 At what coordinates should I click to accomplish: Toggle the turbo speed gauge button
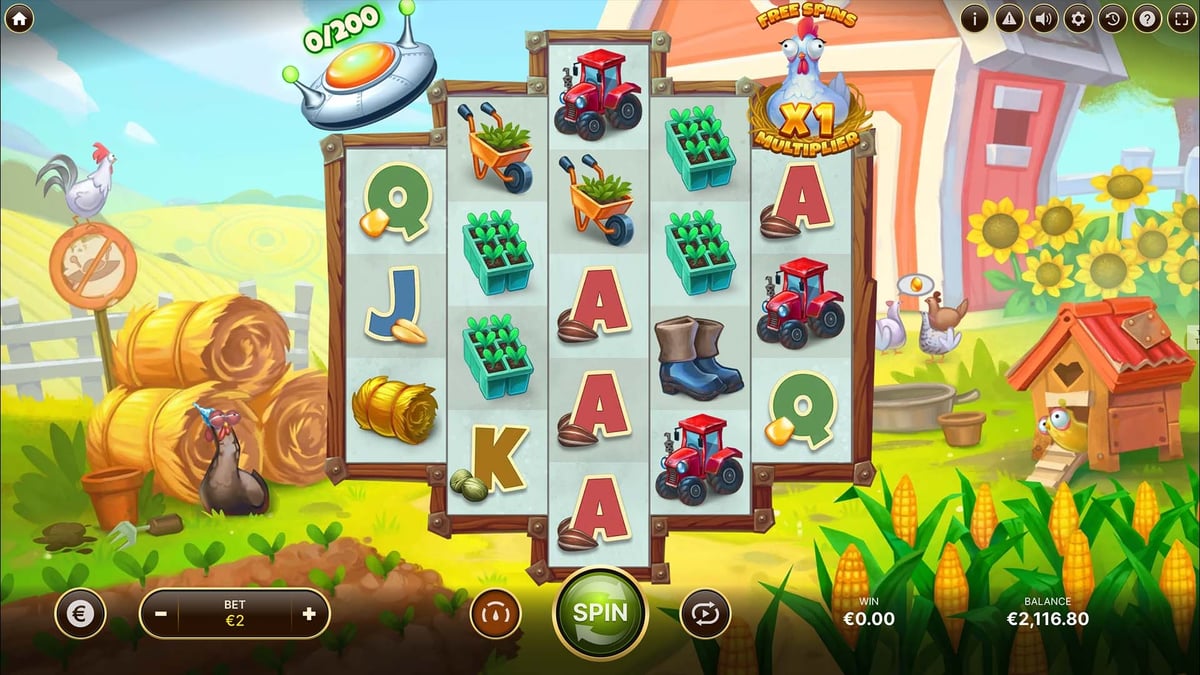click(496, 614)
